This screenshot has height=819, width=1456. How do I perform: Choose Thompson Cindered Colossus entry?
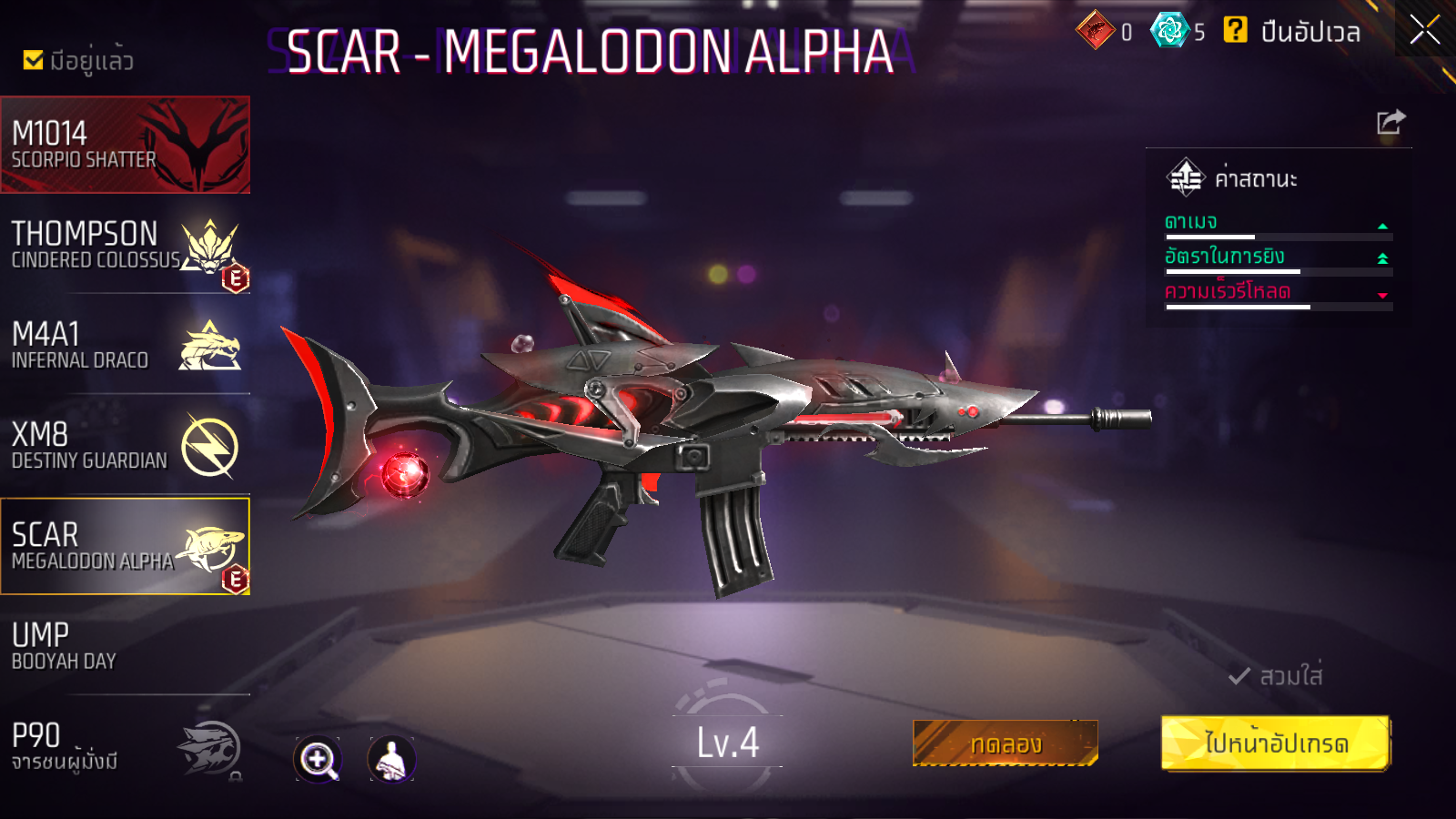125,246
